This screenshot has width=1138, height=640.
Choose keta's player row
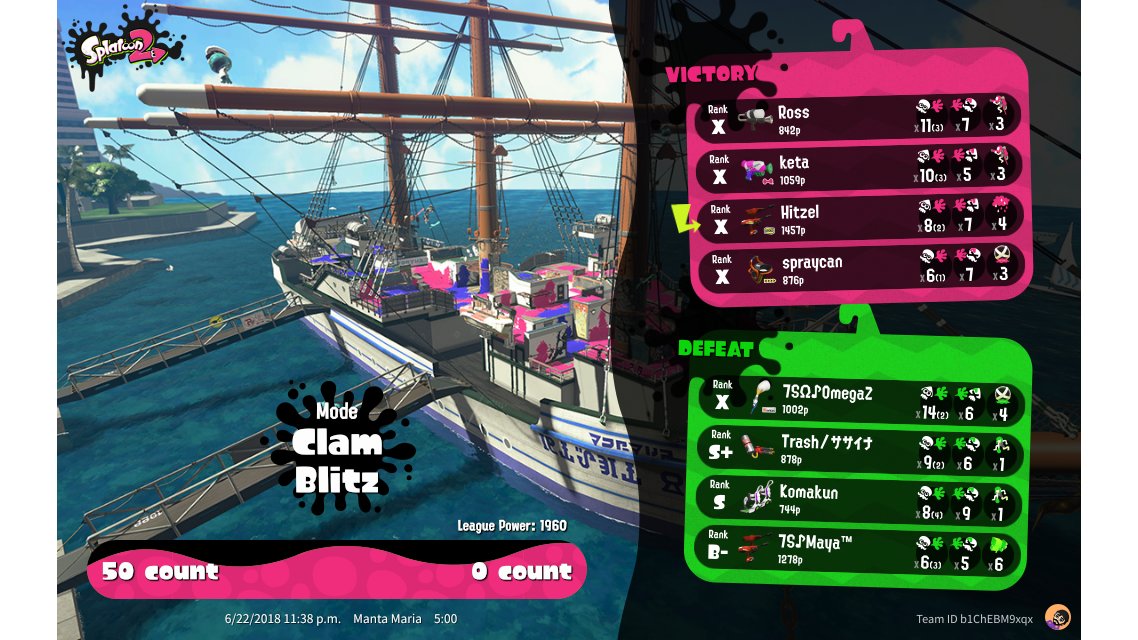(858, 168)
